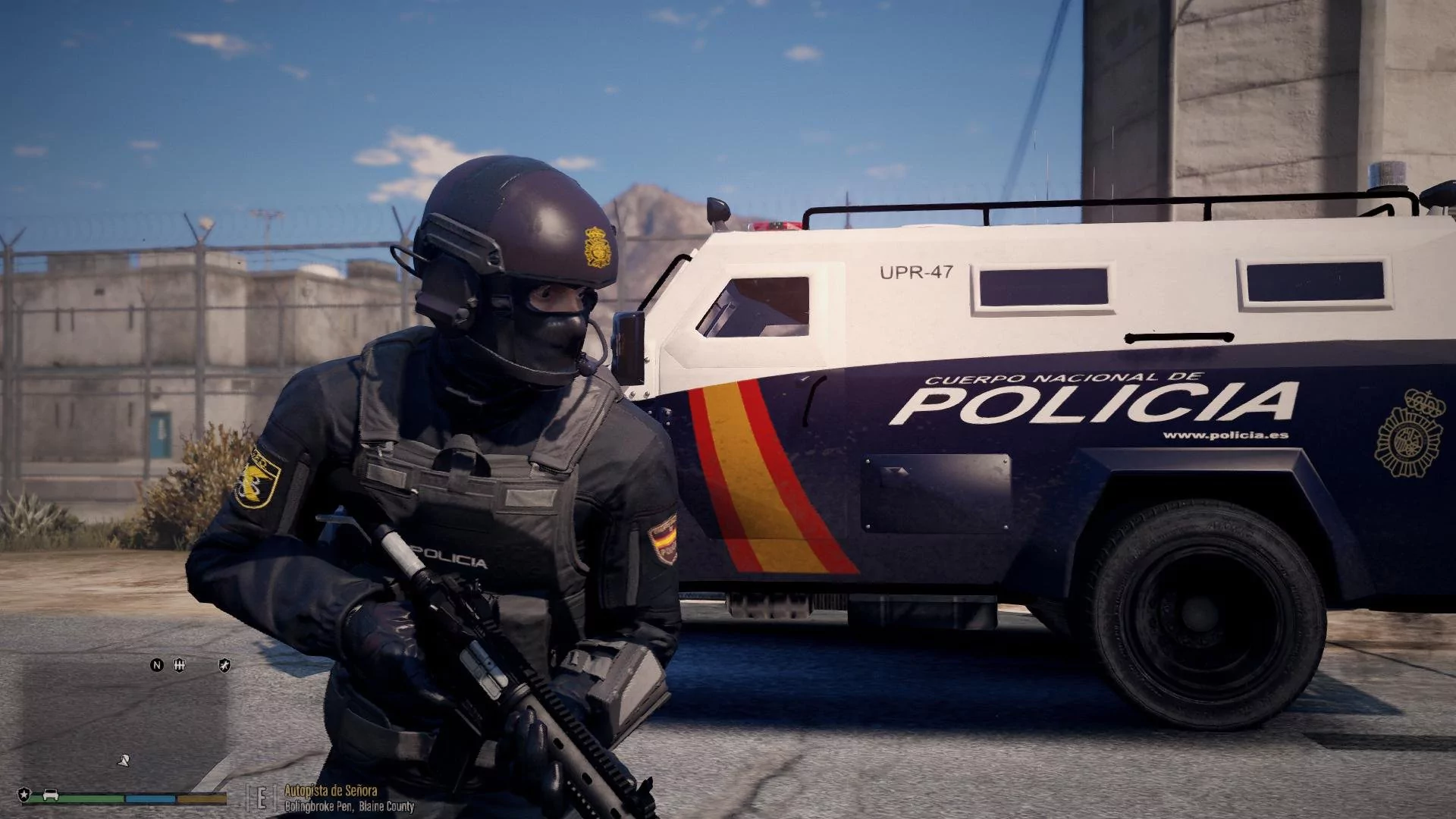The image size is (1456, 819).
Task: Select the wrench shield blip
Action: 224,666
